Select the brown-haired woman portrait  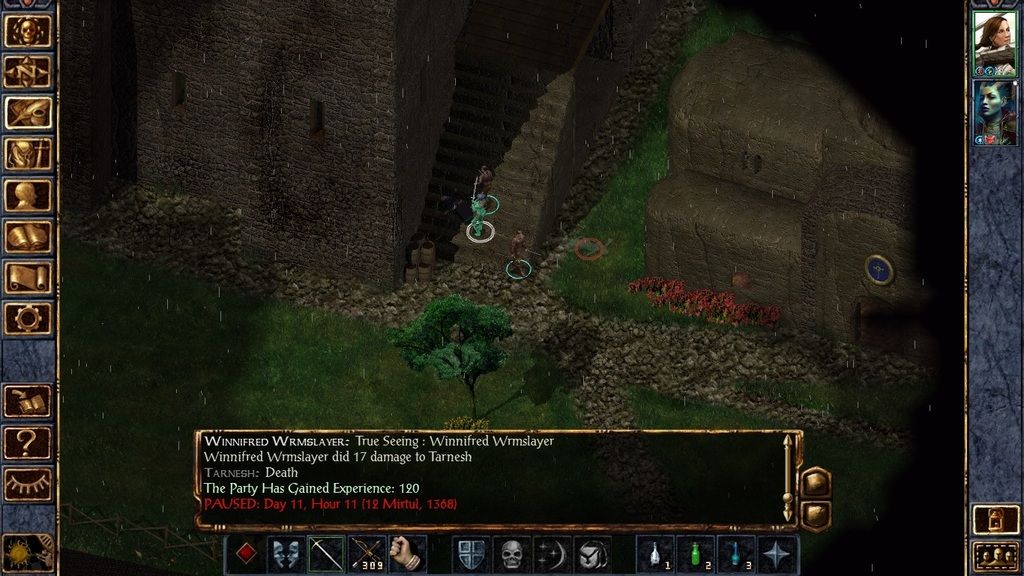pos(994,44)
